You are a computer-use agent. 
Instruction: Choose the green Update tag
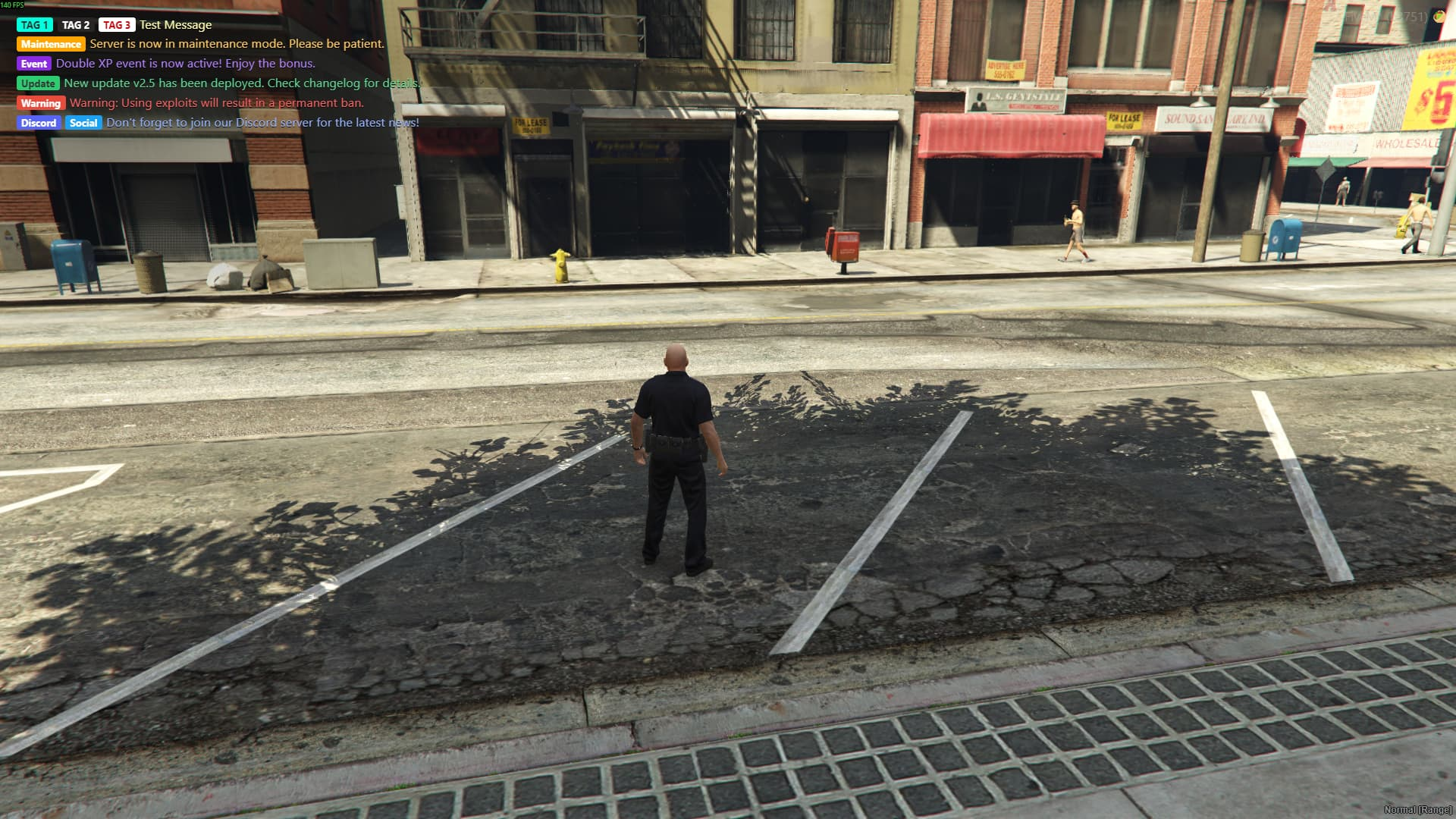pyautogui.click(x=38, y=83)
